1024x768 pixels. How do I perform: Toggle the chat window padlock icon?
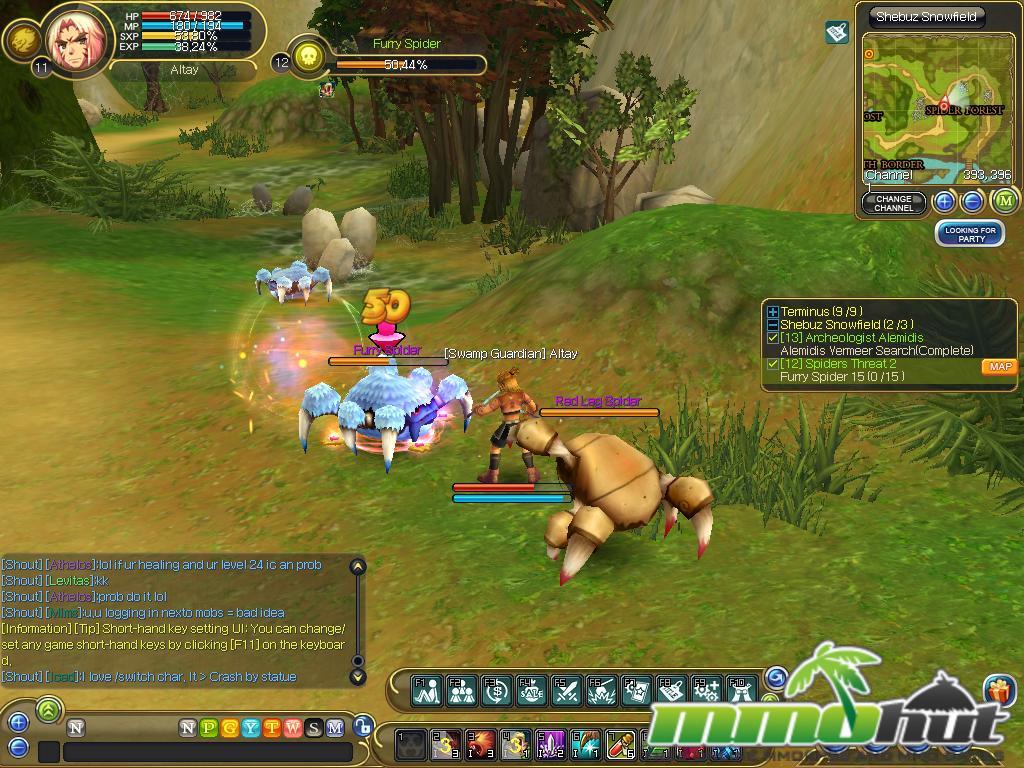click(x=364, y=727)
